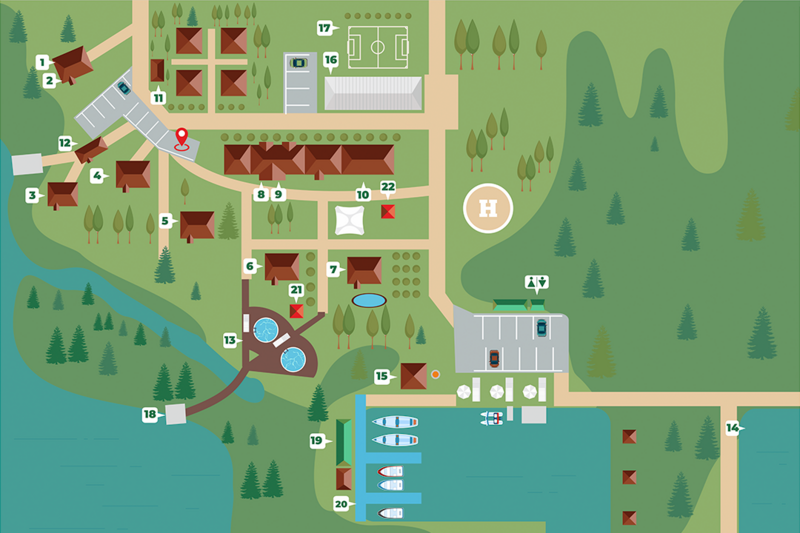Select map marker number 1

(x=43, y=62)
